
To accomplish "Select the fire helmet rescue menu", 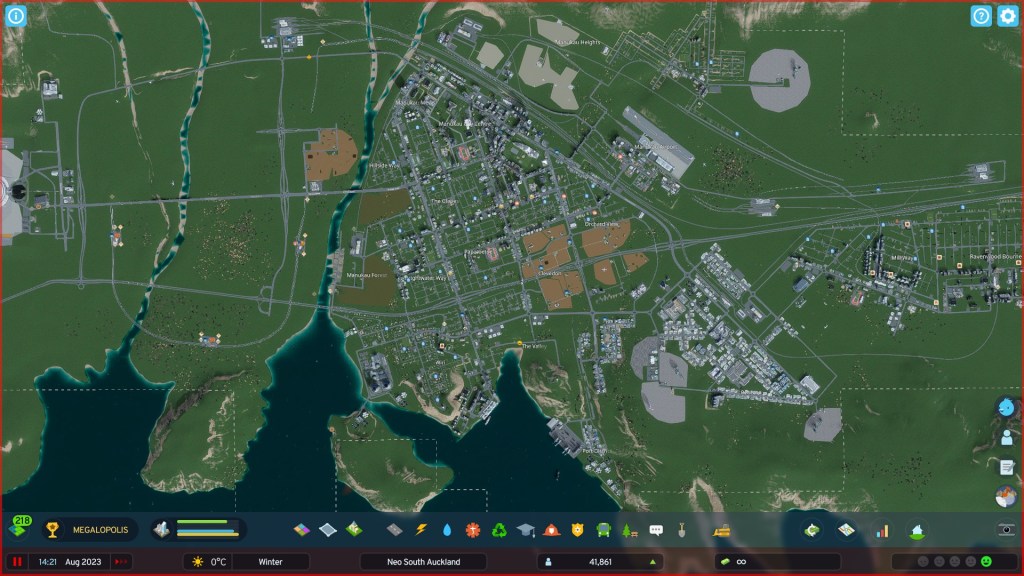I will [x=551, y=529].
